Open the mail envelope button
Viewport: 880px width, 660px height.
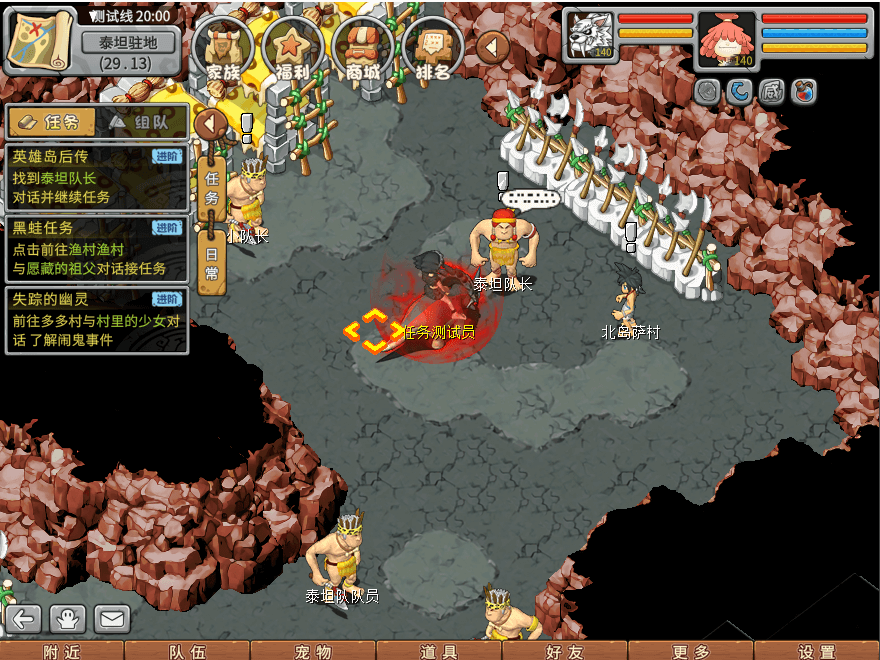tap(112, 619)
